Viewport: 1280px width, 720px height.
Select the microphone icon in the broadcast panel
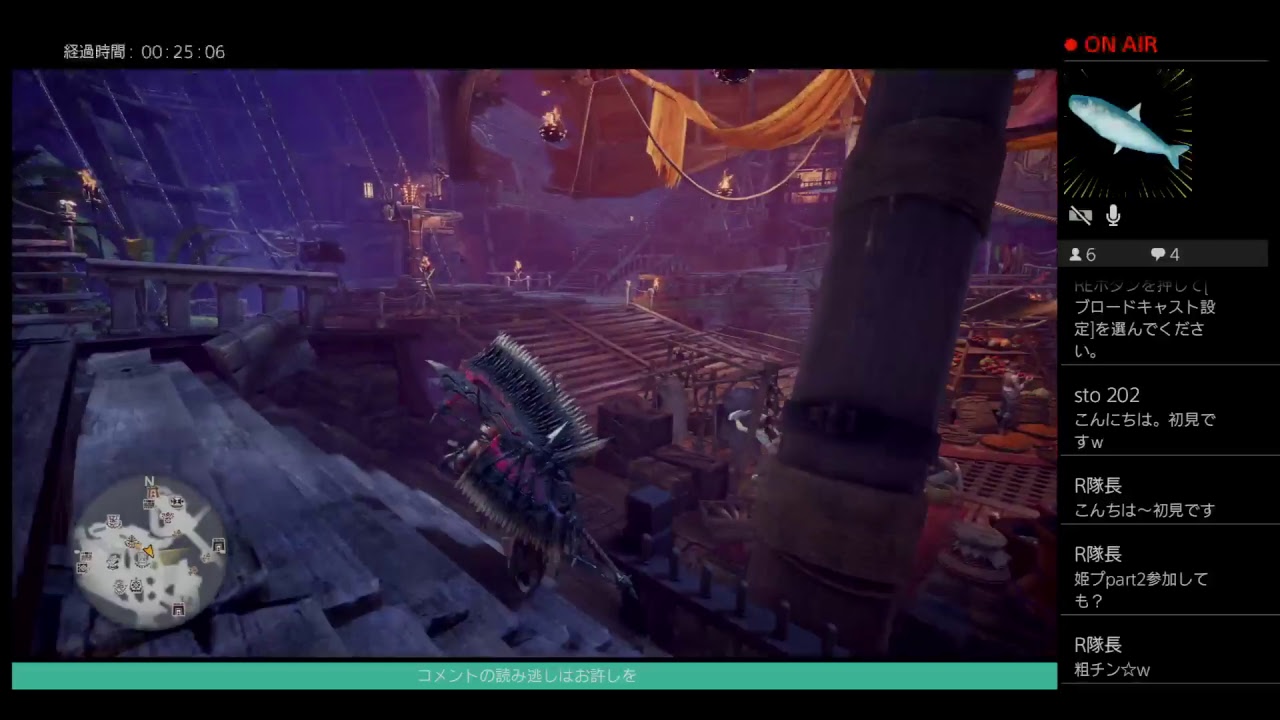pyautogui.click(x=1112, y=215)
